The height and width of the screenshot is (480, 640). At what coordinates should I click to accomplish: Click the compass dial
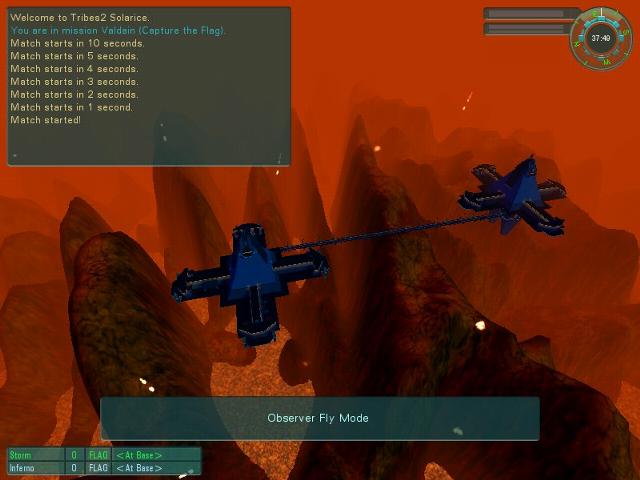click(x=601, y=39)
